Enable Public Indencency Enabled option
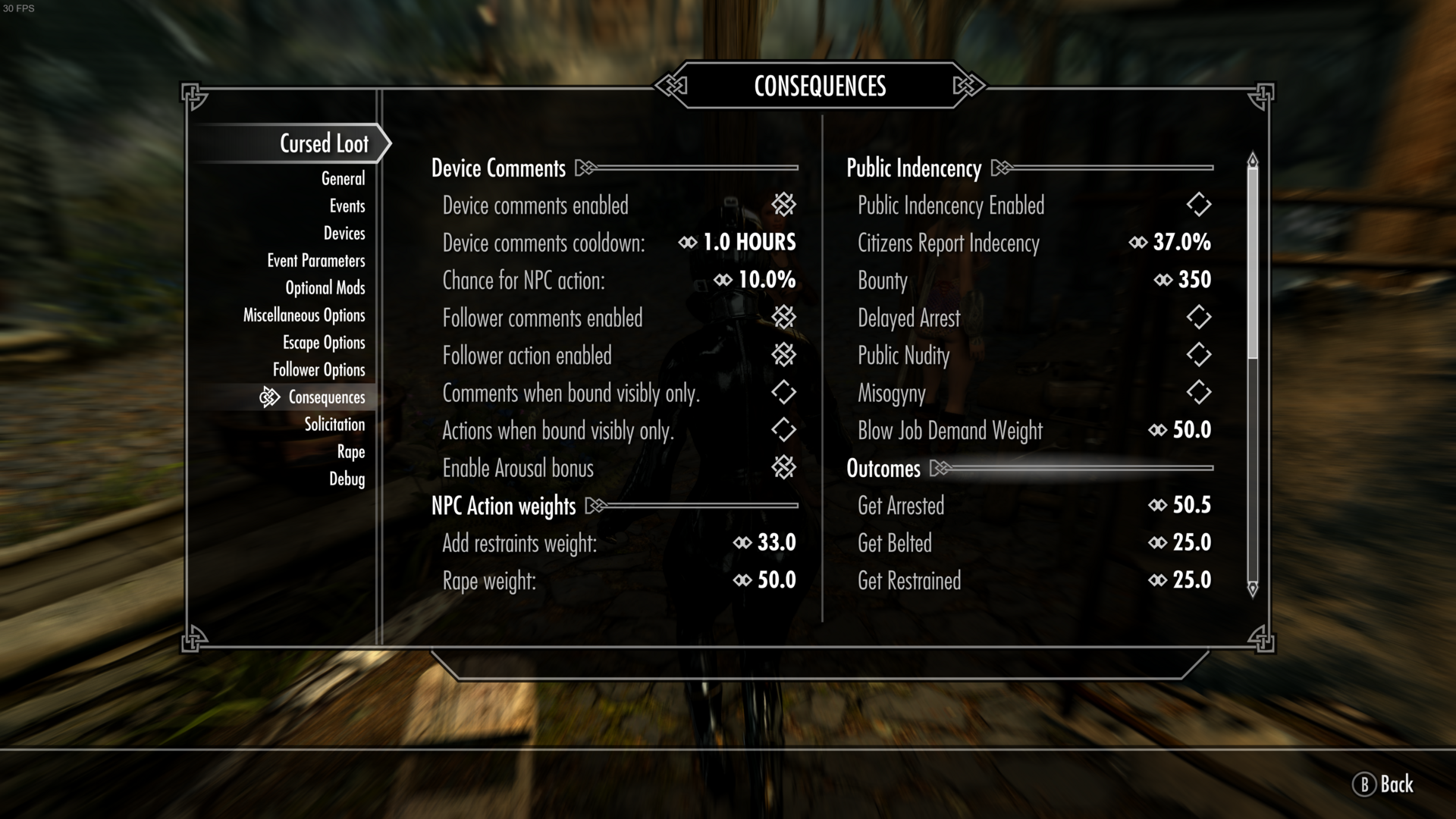Screen dimensions: 1456x819 [x=1198, y=205]
